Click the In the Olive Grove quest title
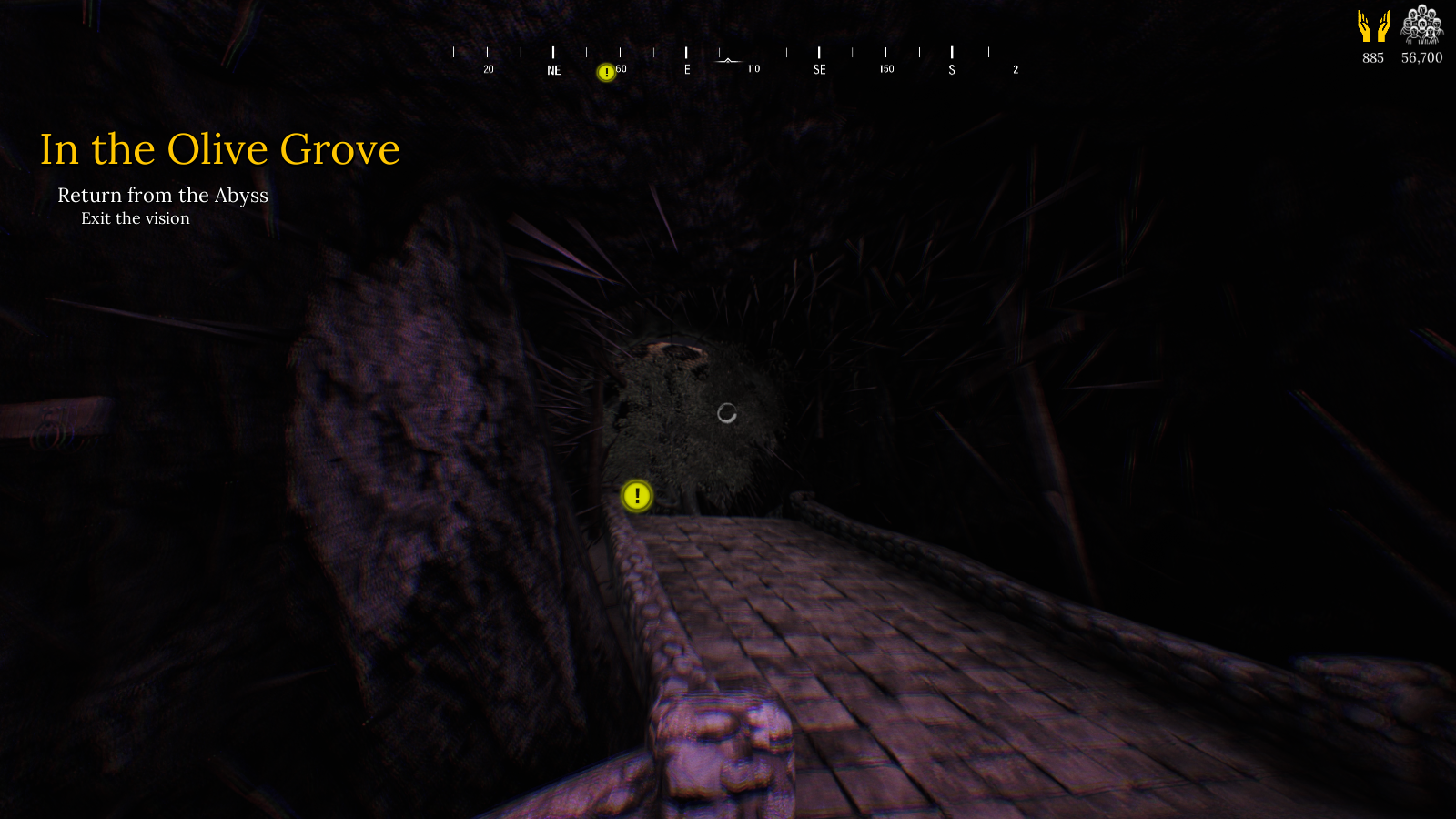This screenshot has height=819, width=1456. (x=219, y=149)
